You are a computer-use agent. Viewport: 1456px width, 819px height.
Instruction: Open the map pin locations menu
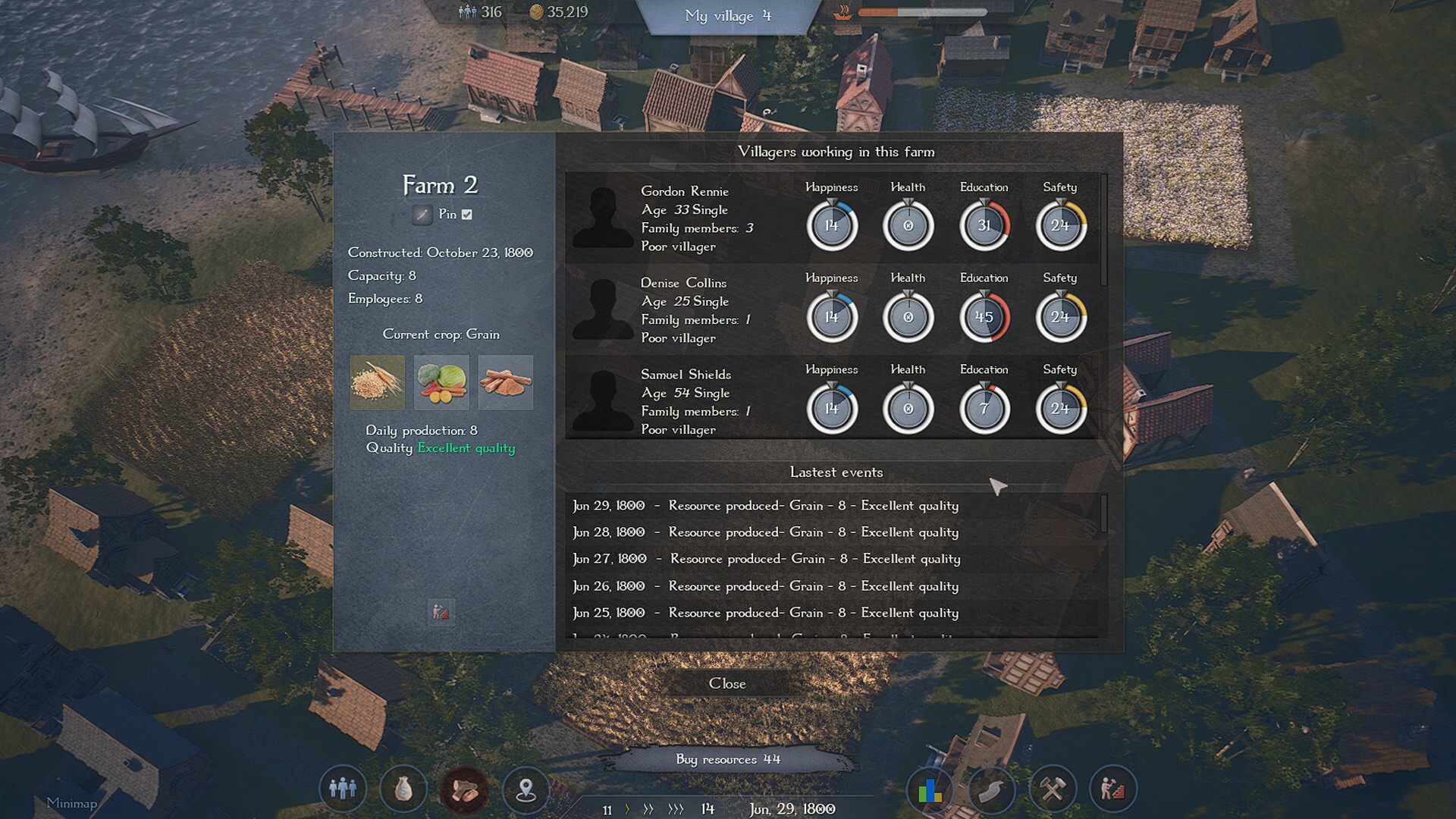[526, 789]
